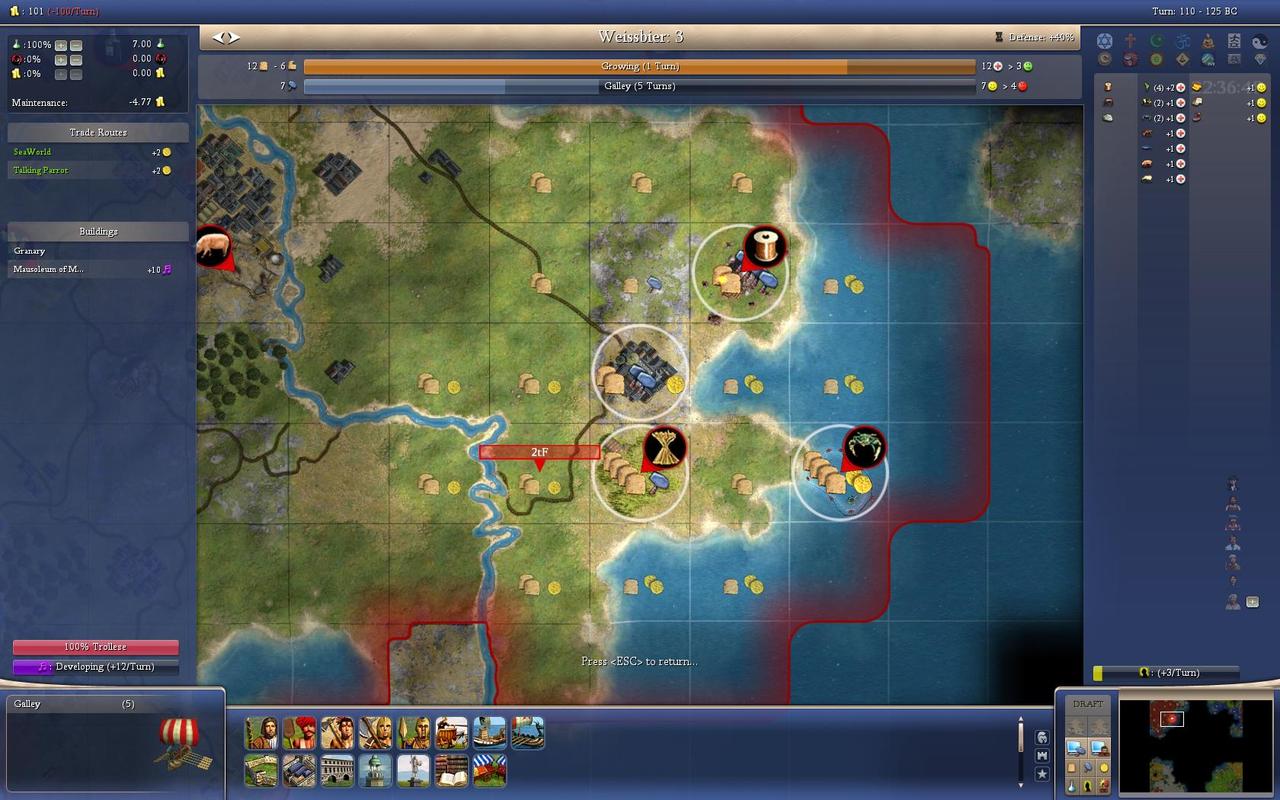Click the Galley production progress bar

(x=639, y=86)
